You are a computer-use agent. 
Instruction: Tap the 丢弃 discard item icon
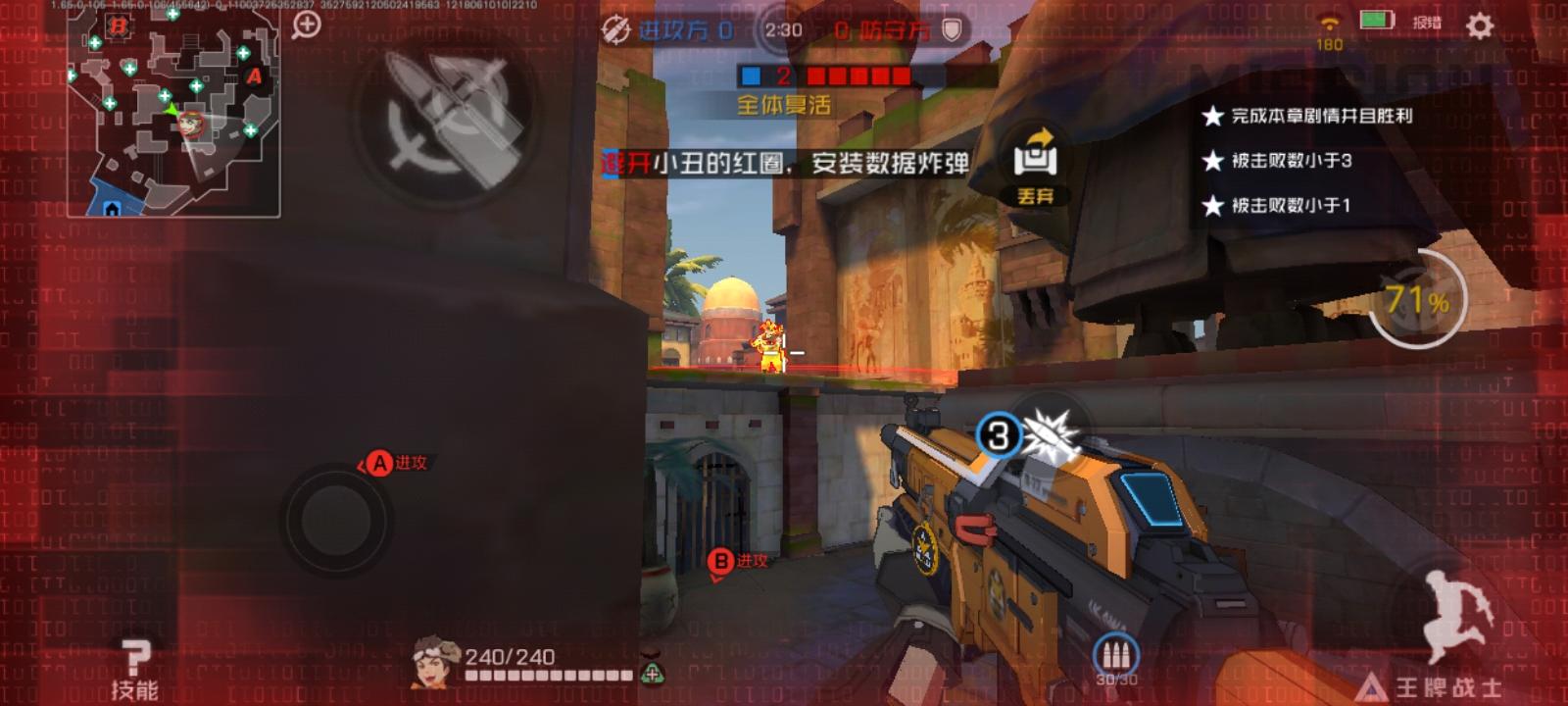pyautogui.click(x=1034, y=157)
